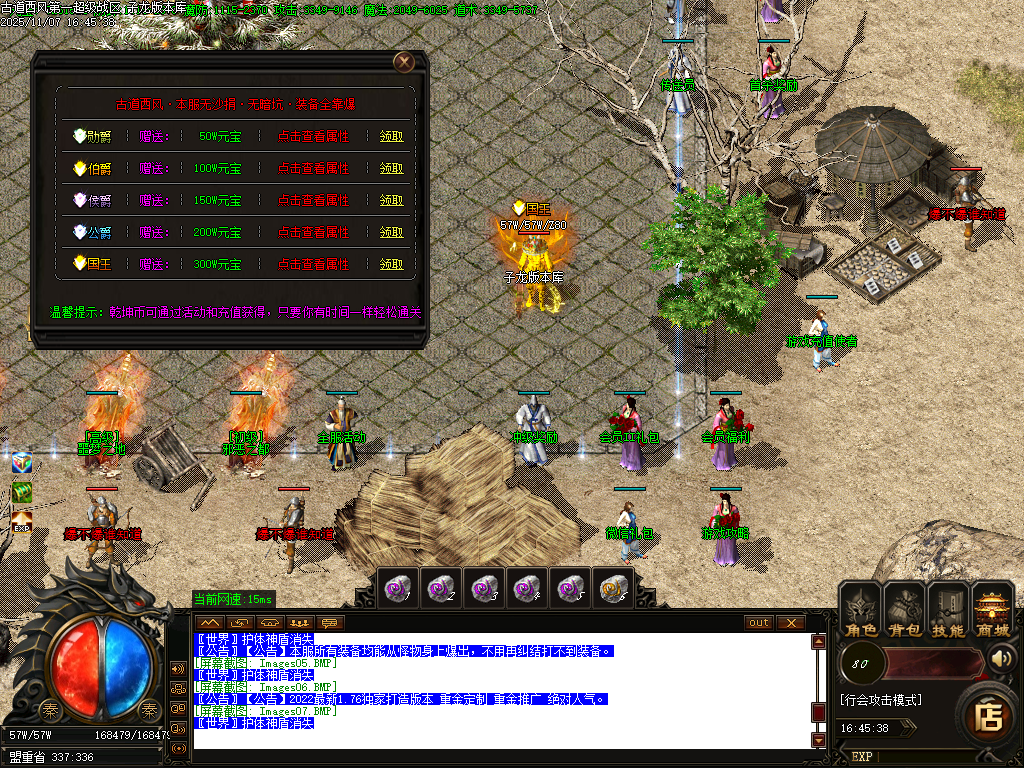Toggle the sound speaker button
The image size is (1024, 768).
1002,658
